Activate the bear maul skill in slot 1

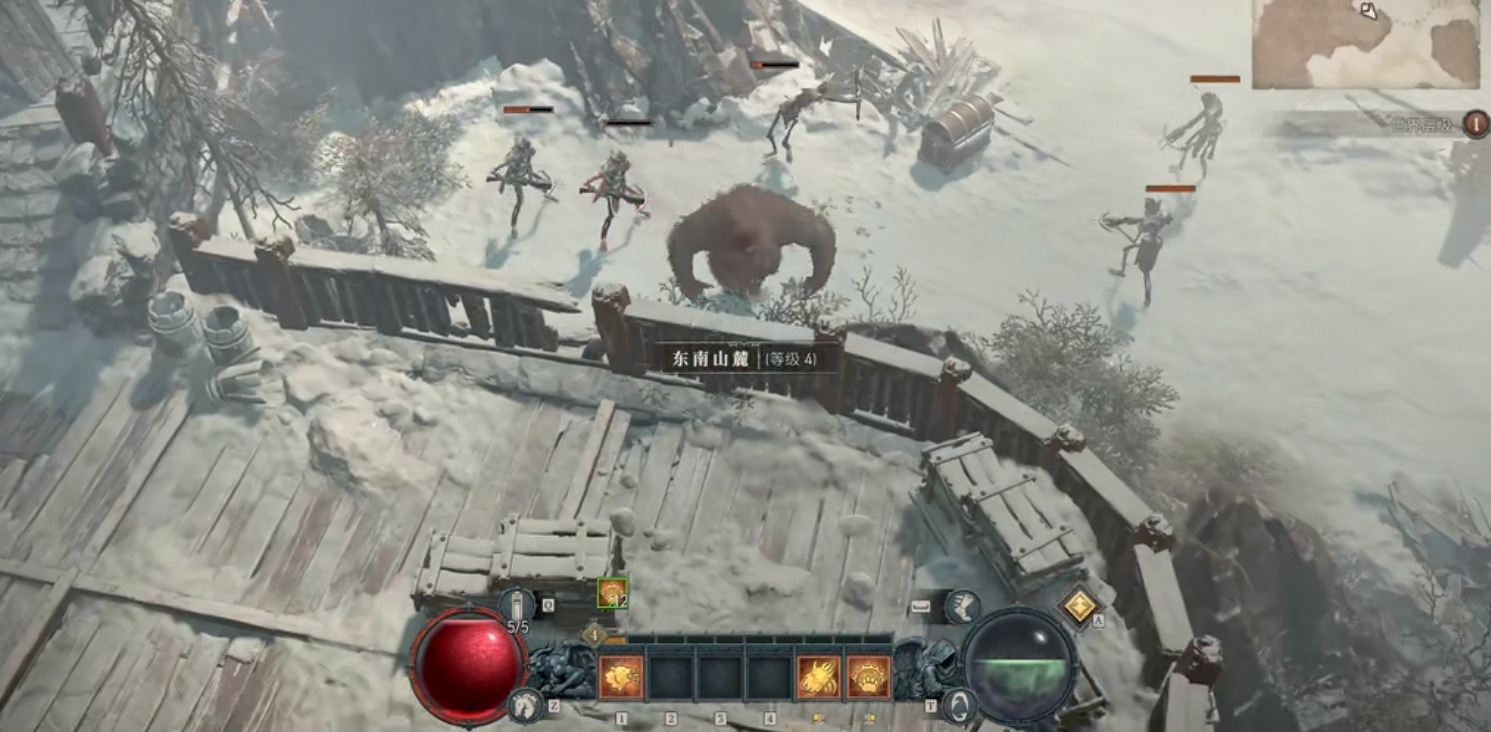620,677
